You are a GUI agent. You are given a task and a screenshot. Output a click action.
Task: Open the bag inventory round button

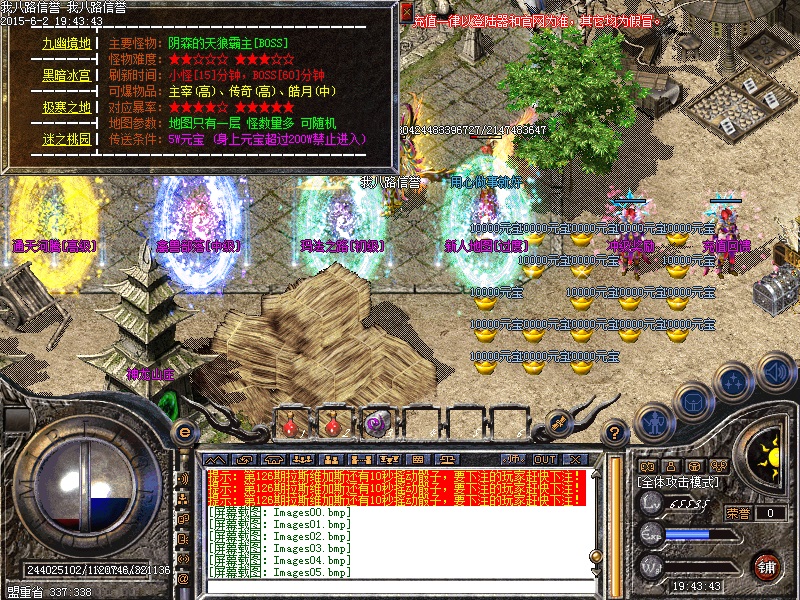tap(692, 401)
